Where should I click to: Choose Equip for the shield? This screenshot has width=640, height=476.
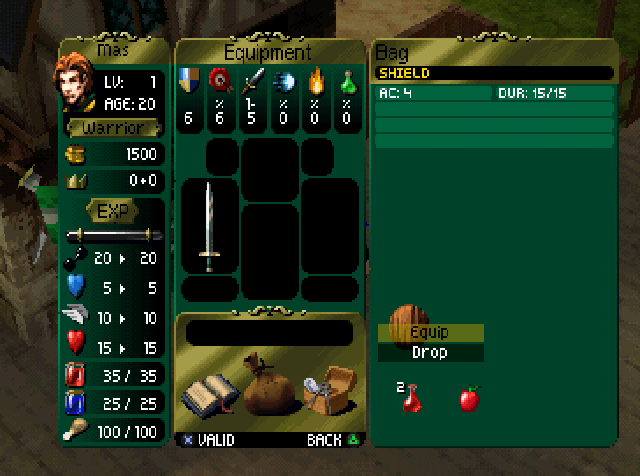coord(430,333)
